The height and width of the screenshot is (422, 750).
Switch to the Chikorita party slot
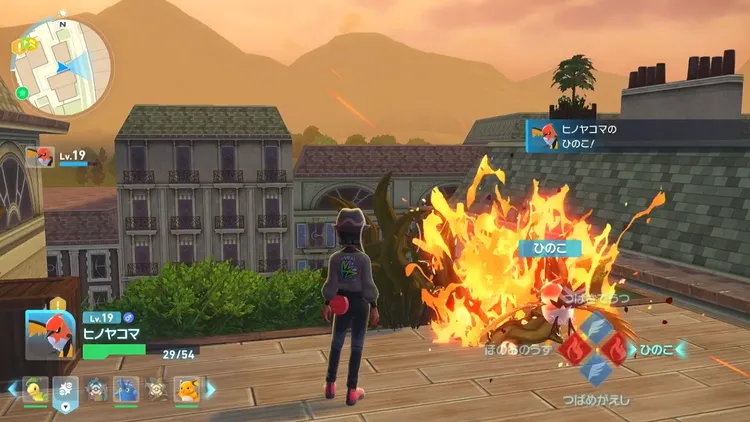click(35, 388)
